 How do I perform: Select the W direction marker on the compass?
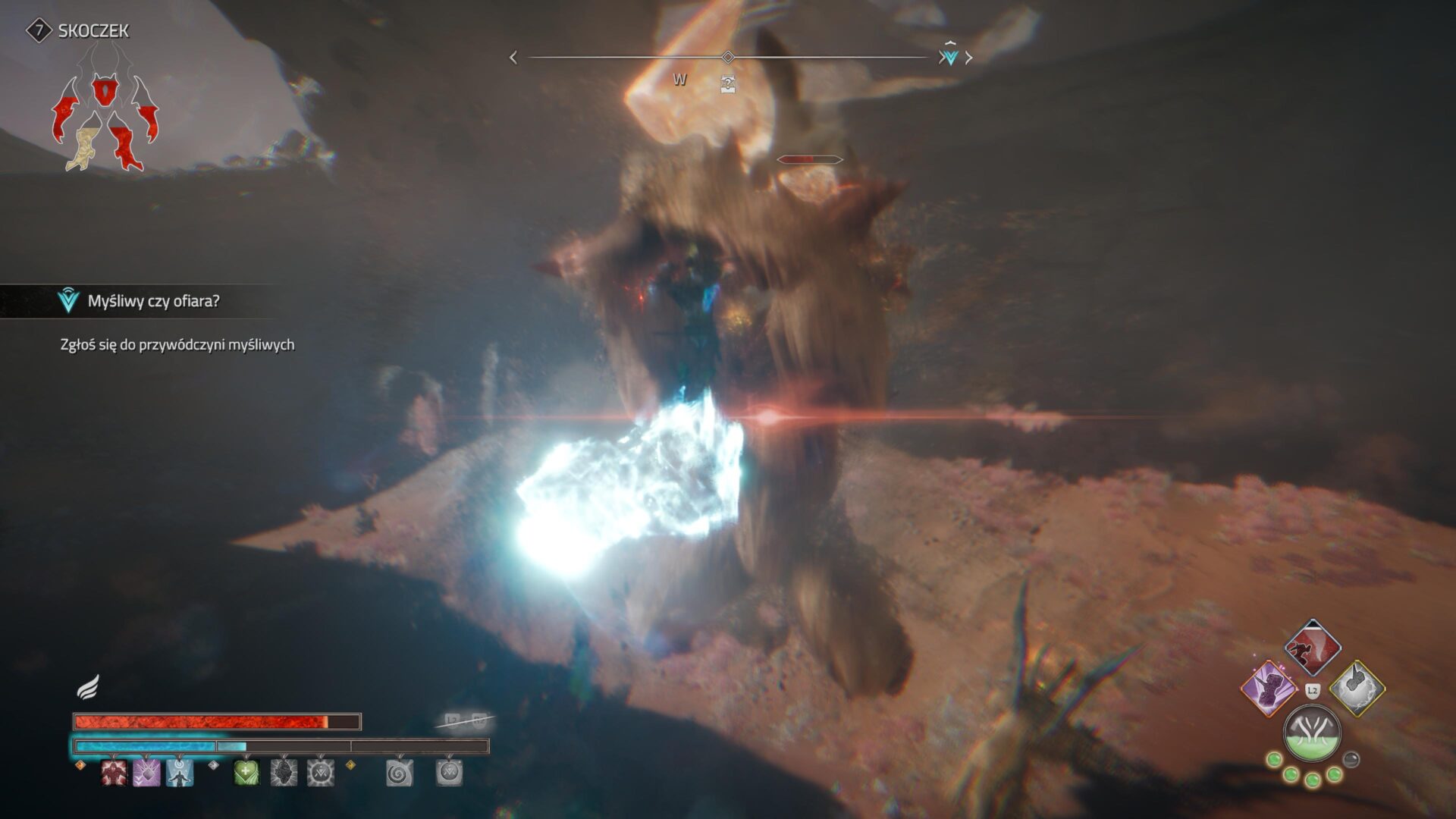click(x=679, y=78)
